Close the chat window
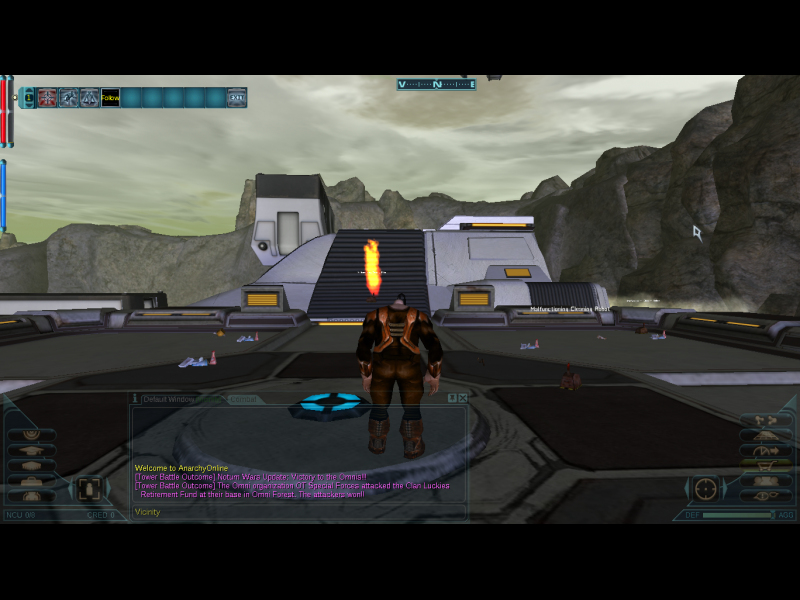This screenshot has height=600, width=800. (x=463, y=398)
